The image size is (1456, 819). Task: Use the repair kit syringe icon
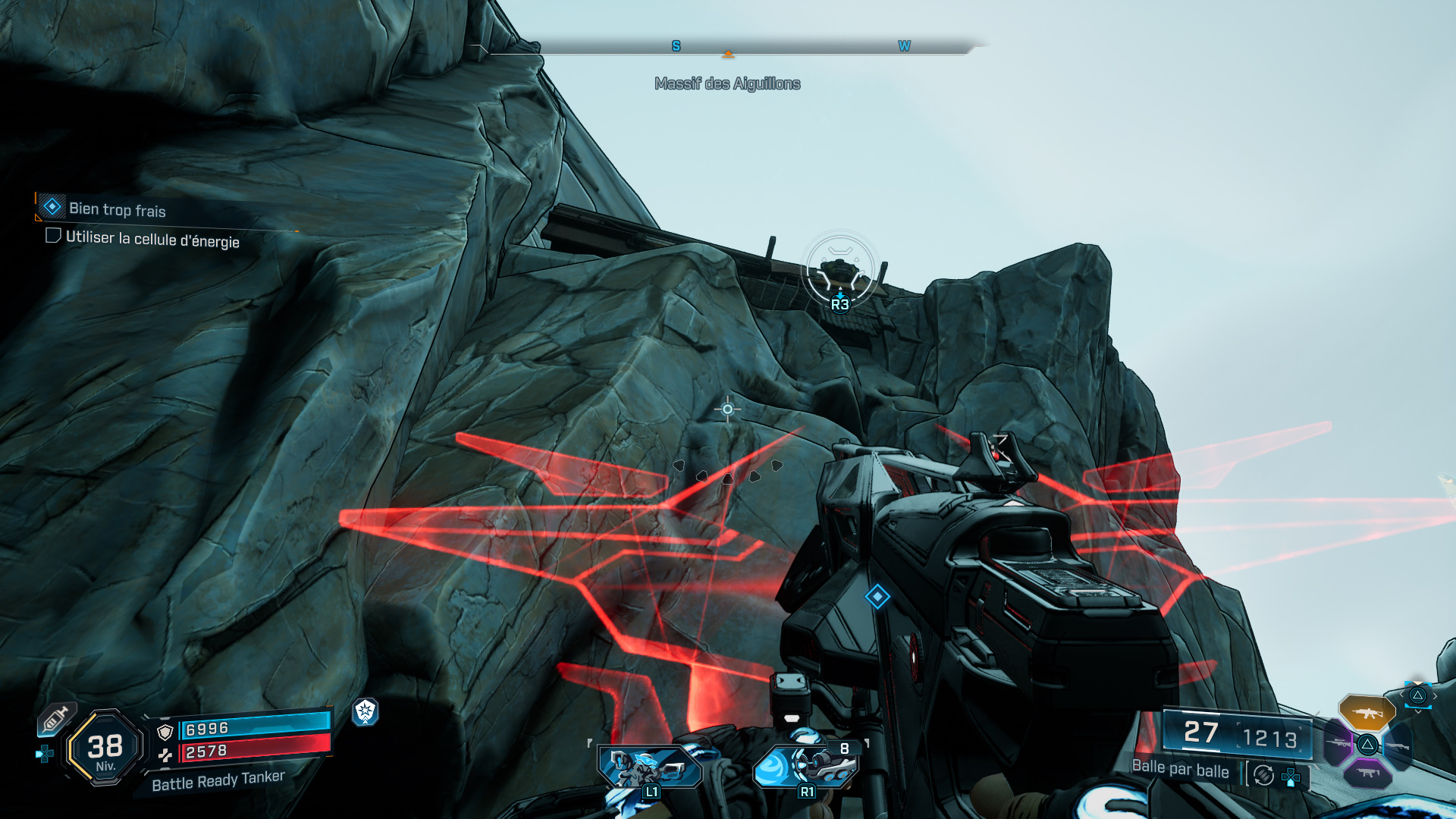55,718
